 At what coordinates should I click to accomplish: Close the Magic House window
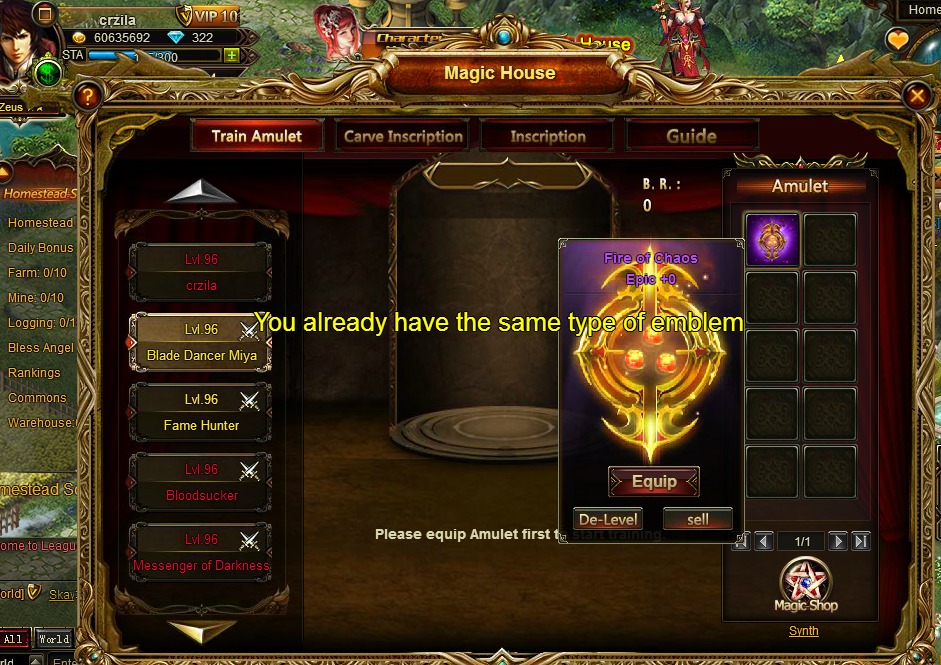pyautogui.click(x=917, y=96)
